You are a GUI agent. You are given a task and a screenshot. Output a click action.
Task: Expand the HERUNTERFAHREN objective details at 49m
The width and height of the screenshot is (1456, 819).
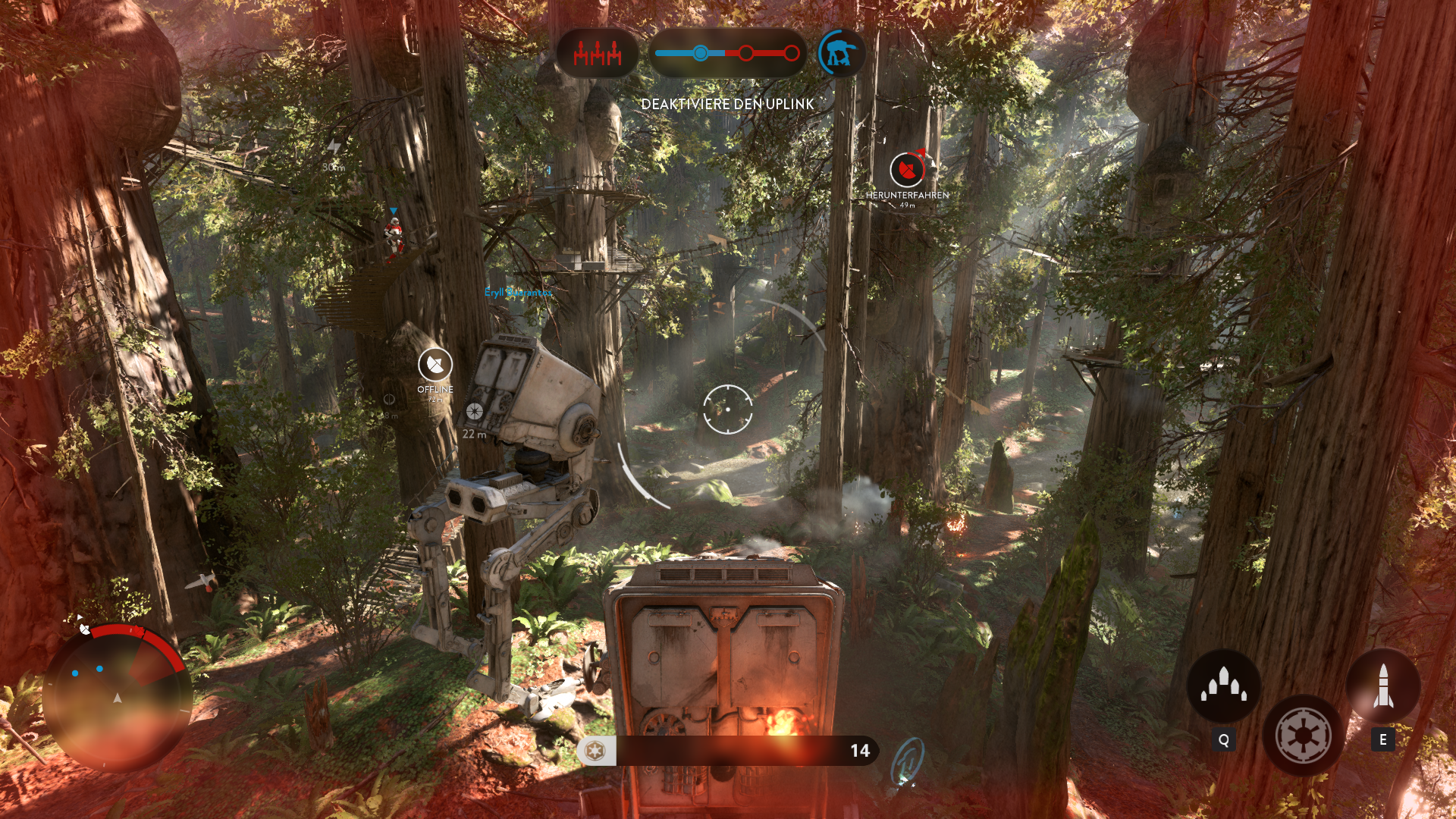pyautogui.click(x=908, y=198)
